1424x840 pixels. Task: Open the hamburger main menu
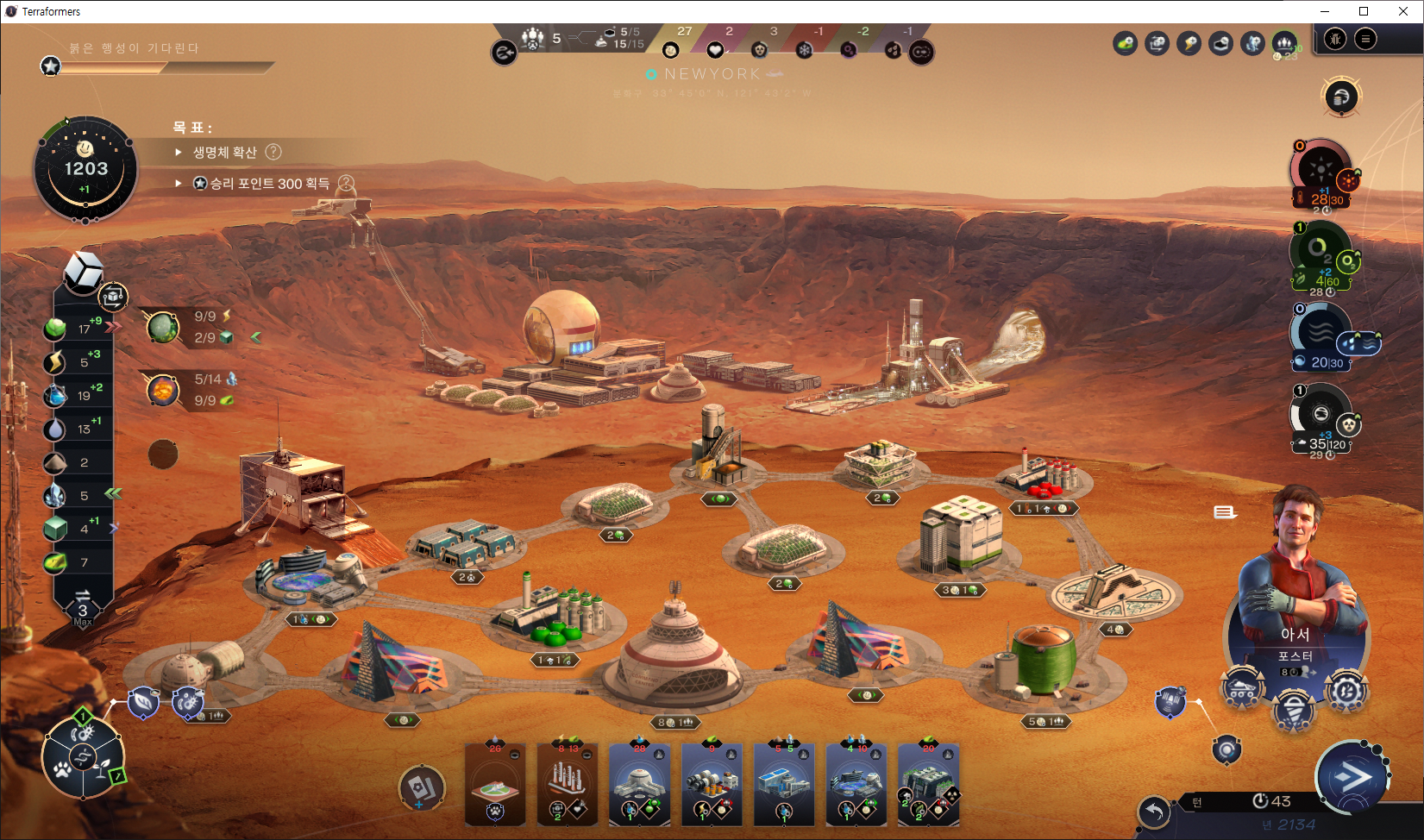click(x=1365, y=40)
